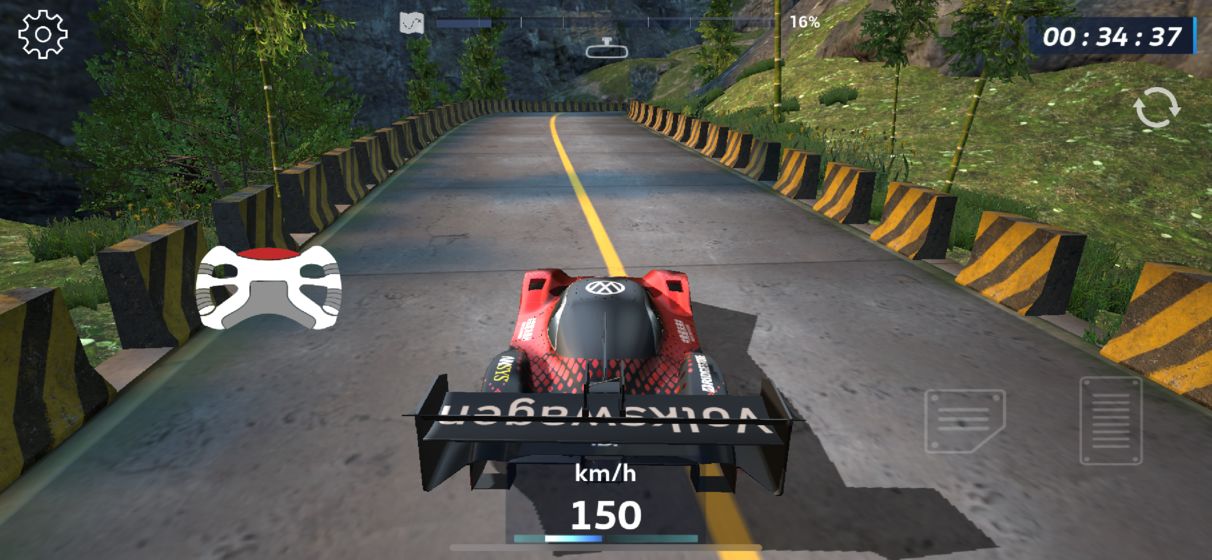1212x560 pixels.
Task: Tap the wide brake pedal
Action: click(x=964, y=421)
